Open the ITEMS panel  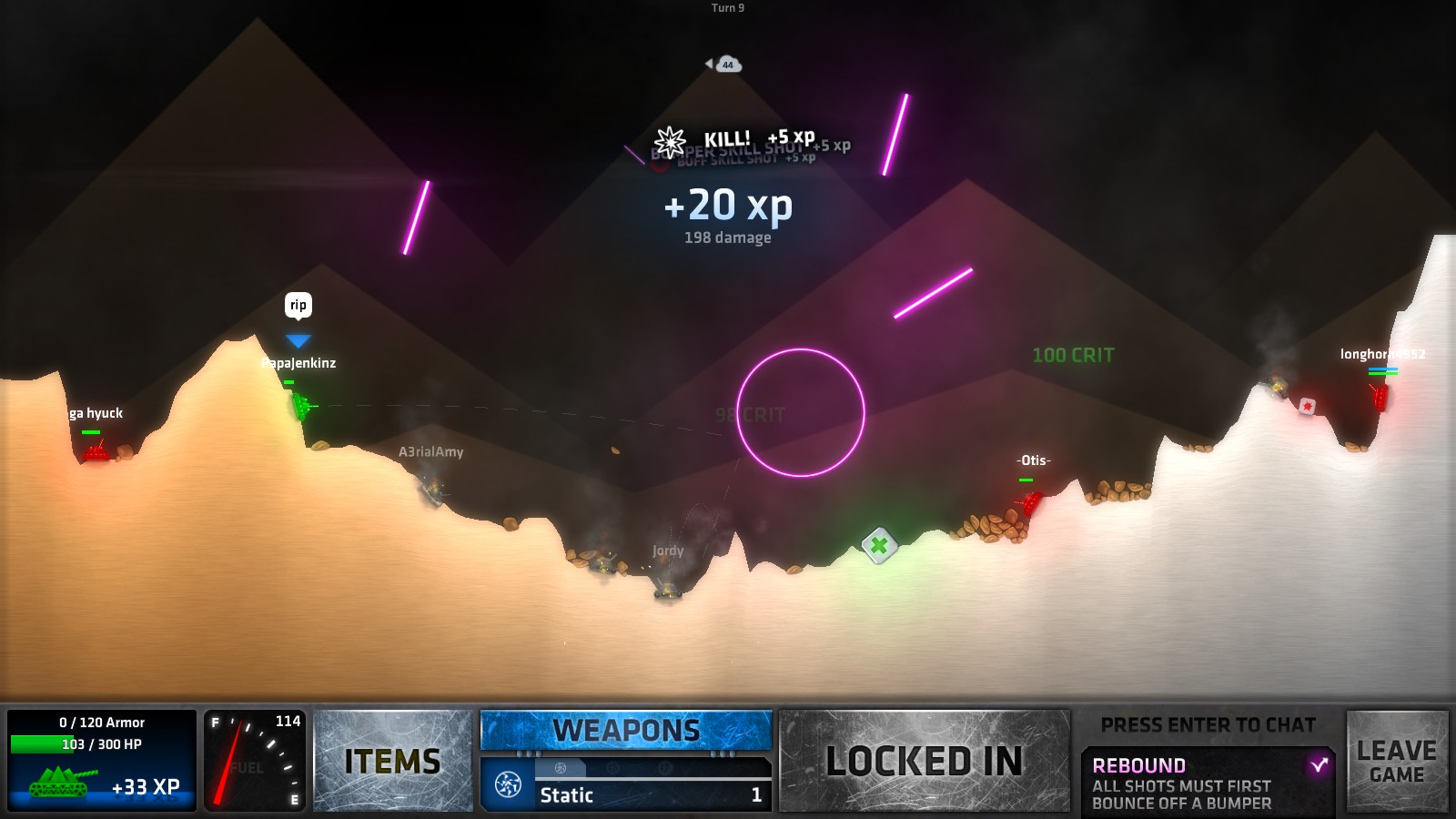coord(393,759)
